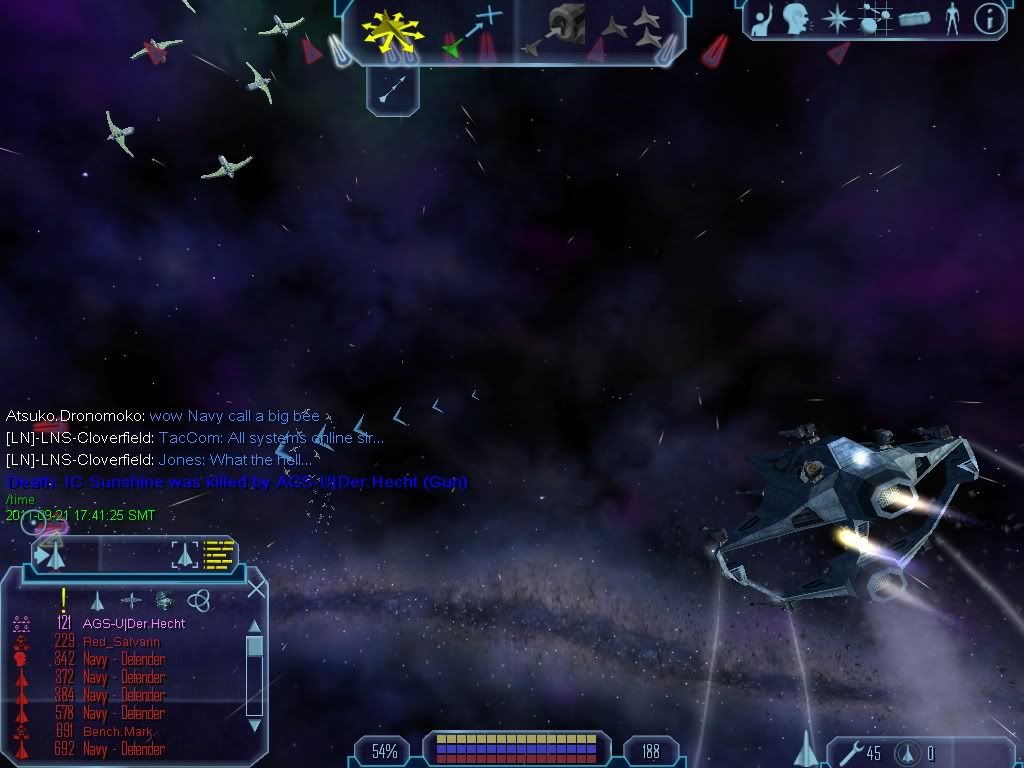Open the information 'i' icon
Image resolution: width=1024 pixels, height=768 pixels.
989,19
